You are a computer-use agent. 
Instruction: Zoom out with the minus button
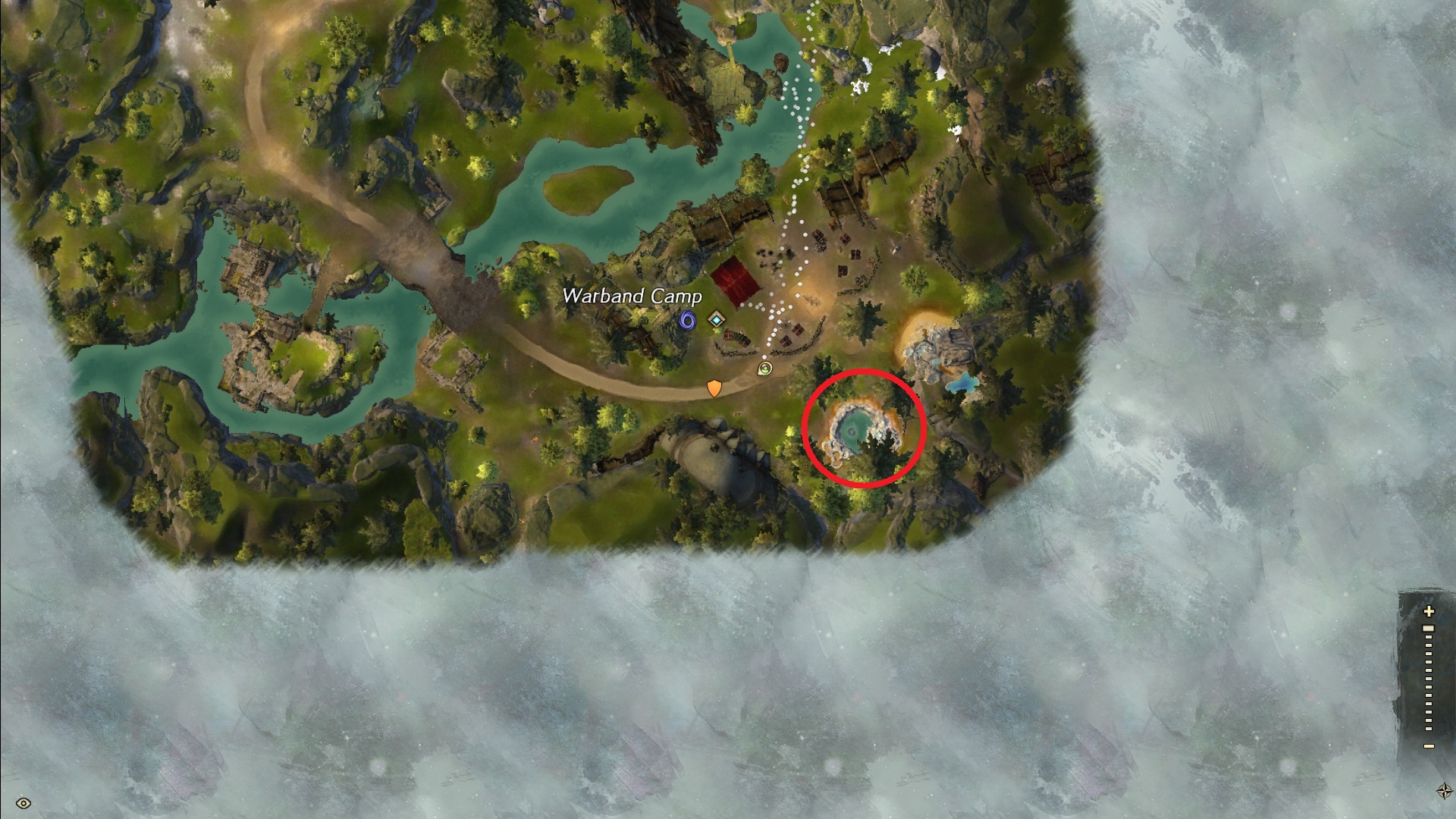[1429, 746]
